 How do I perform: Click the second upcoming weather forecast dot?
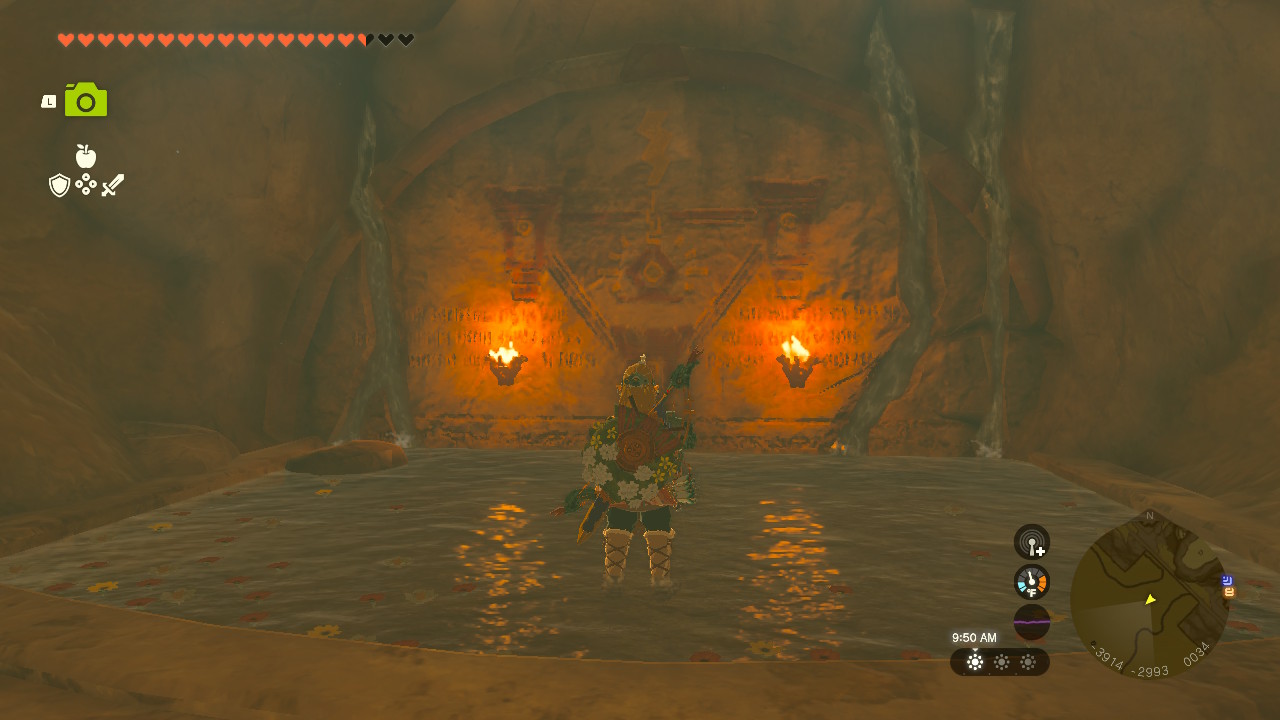click(1026, 662)
